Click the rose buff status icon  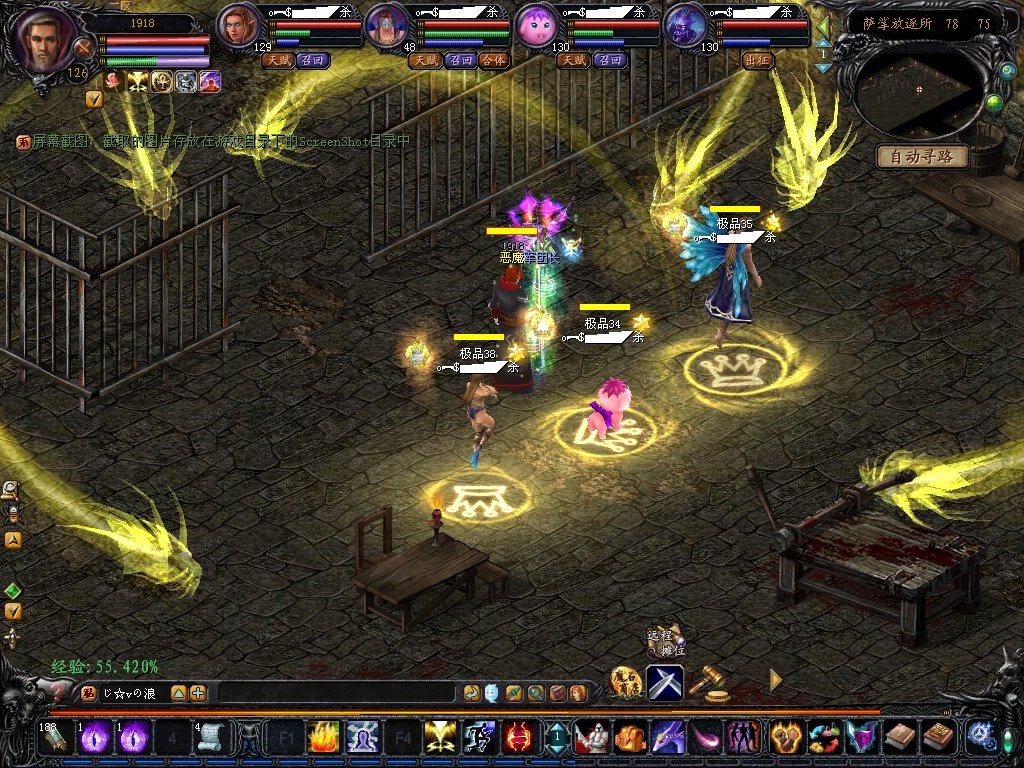115,82
